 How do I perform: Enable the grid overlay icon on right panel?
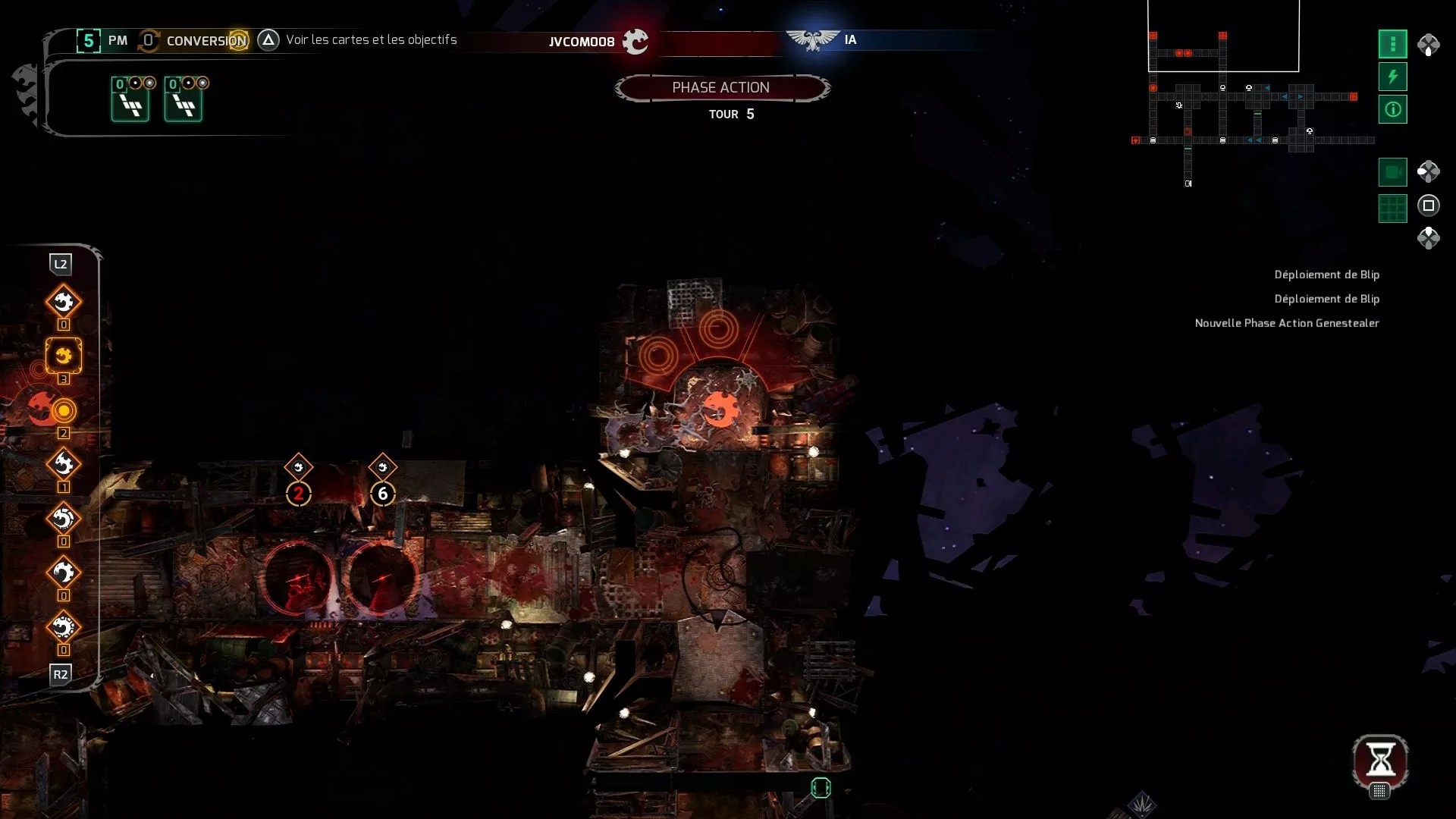[1392, 209]
